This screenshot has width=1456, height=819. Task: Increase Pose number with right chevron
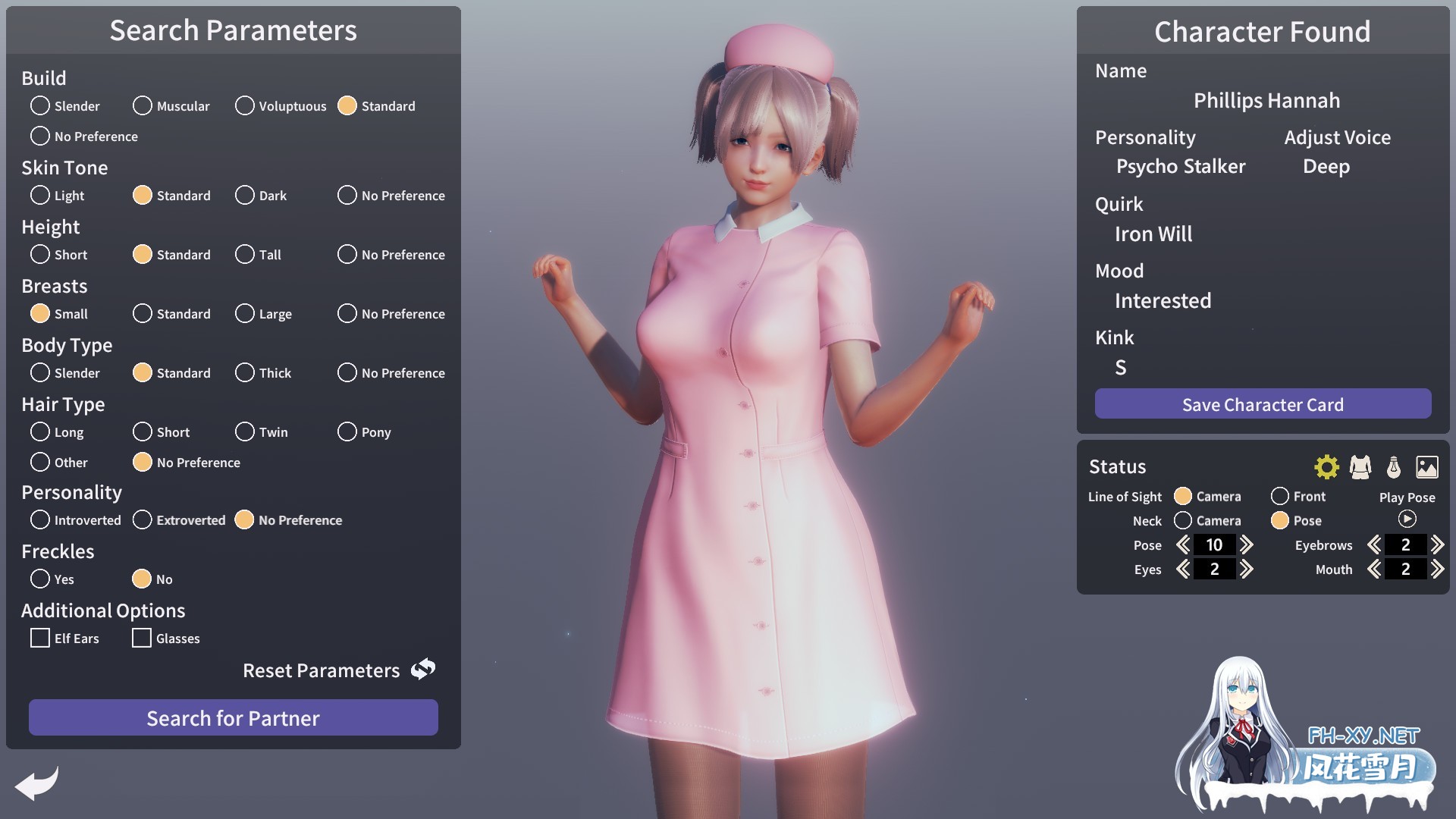[1247, 544]
